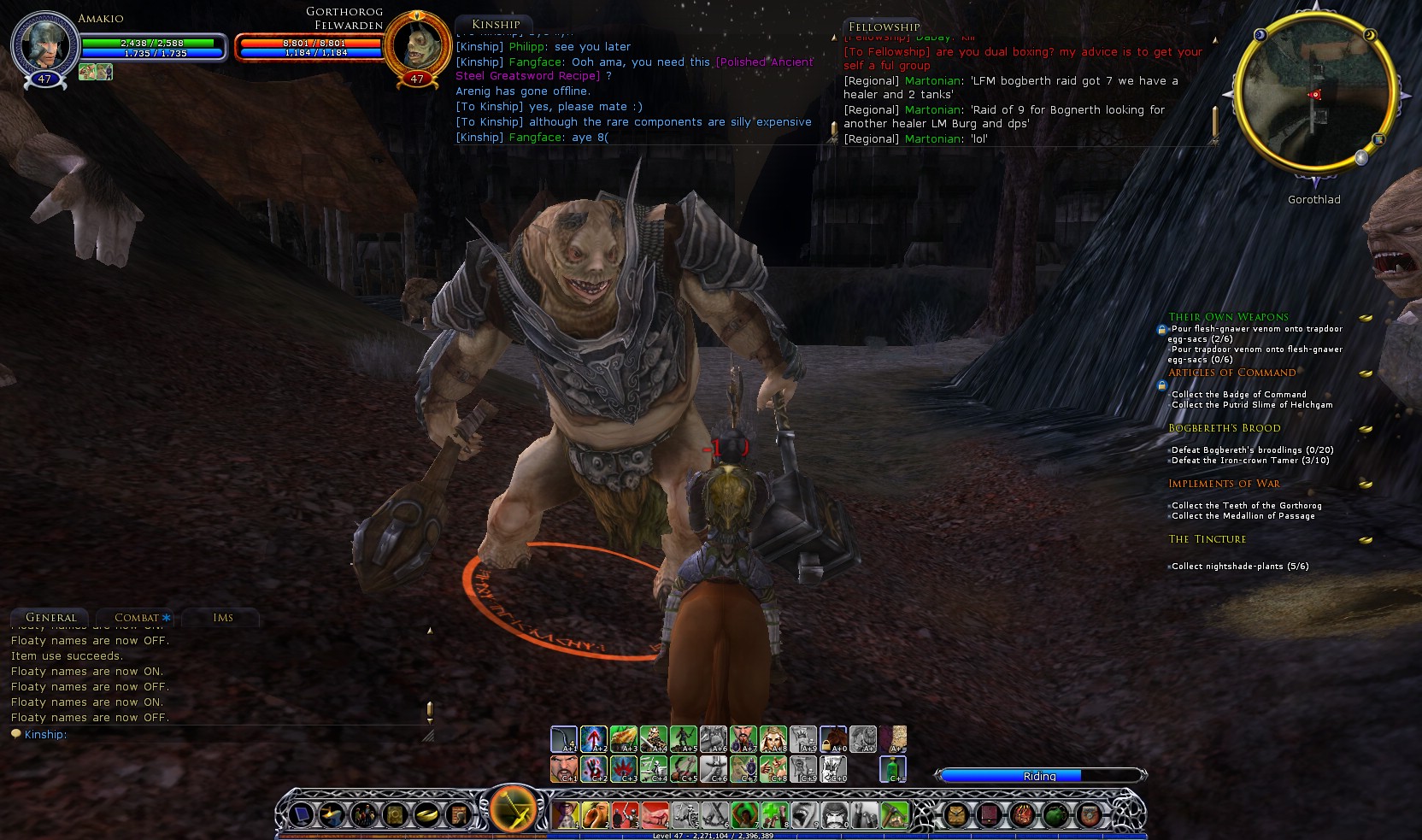Click the ring icon beside The Tincture
This screenshot has width=1422, height=840.
point(1366,540)
